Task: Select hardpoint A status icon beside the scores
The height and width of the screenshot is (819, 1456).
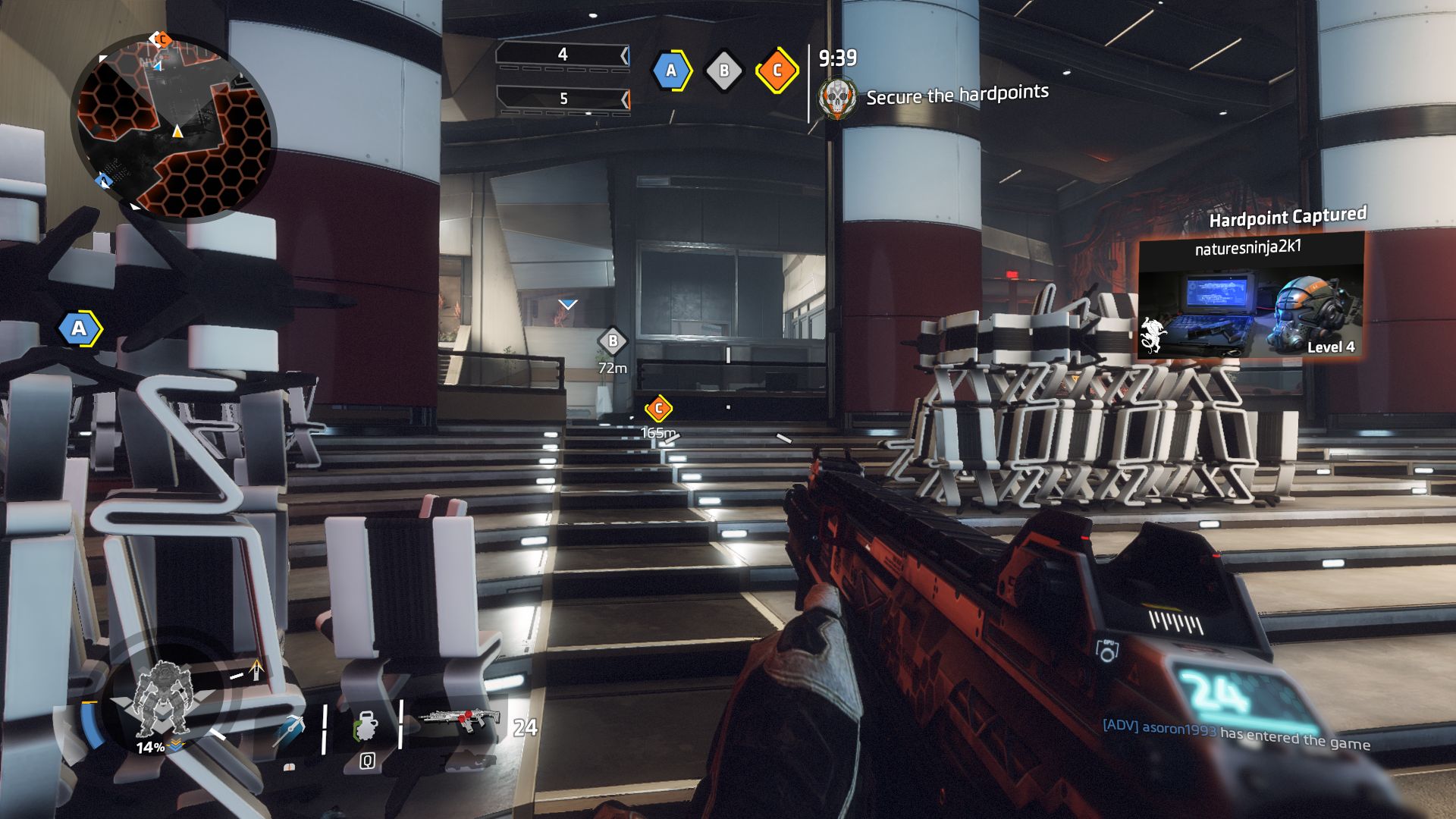Action: pyautogui.click(x=671, y=71)
